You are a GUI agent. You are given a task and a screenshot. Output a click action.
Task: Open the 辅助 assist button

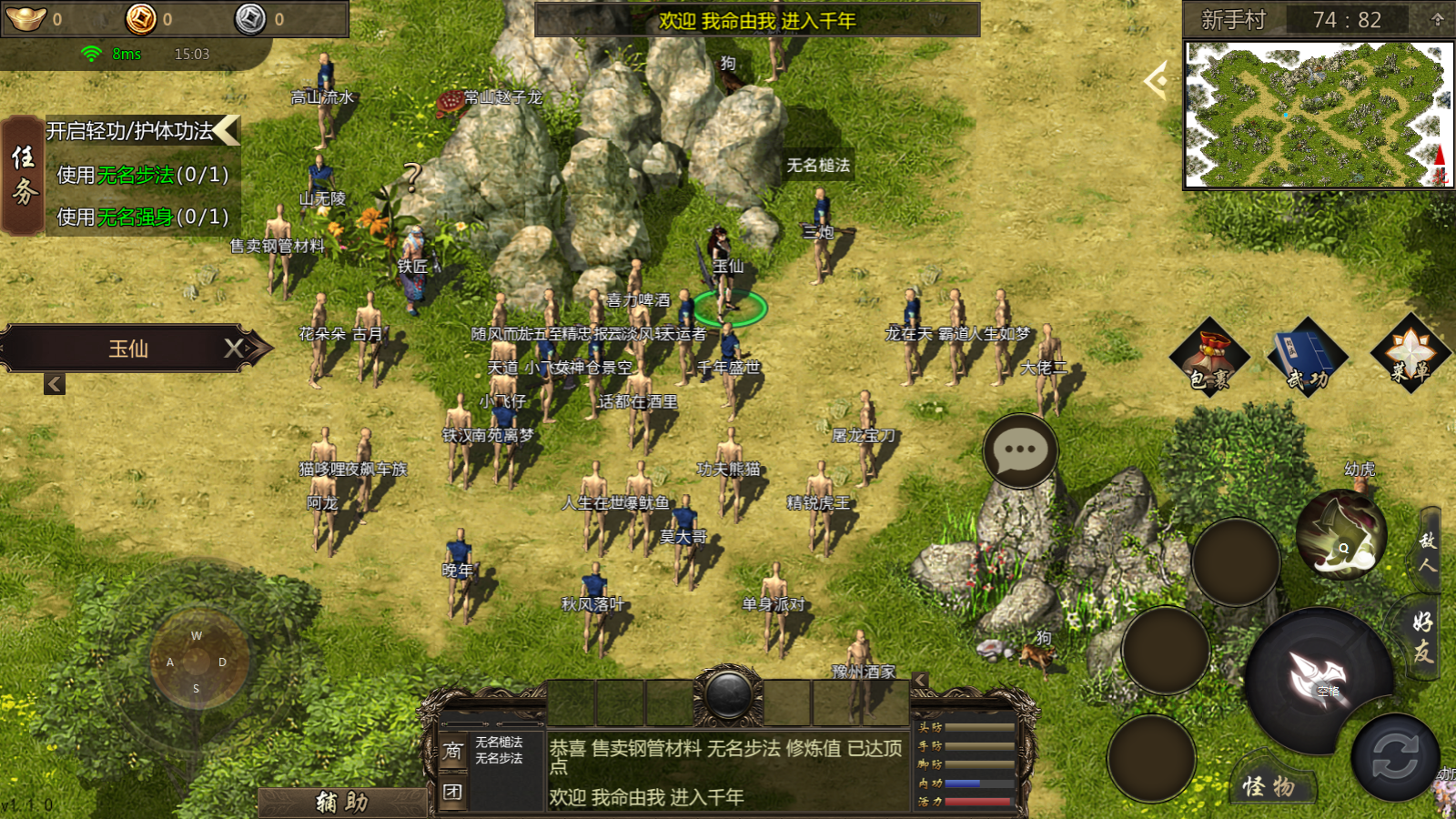pyautogui.click(x=342, y=802)
